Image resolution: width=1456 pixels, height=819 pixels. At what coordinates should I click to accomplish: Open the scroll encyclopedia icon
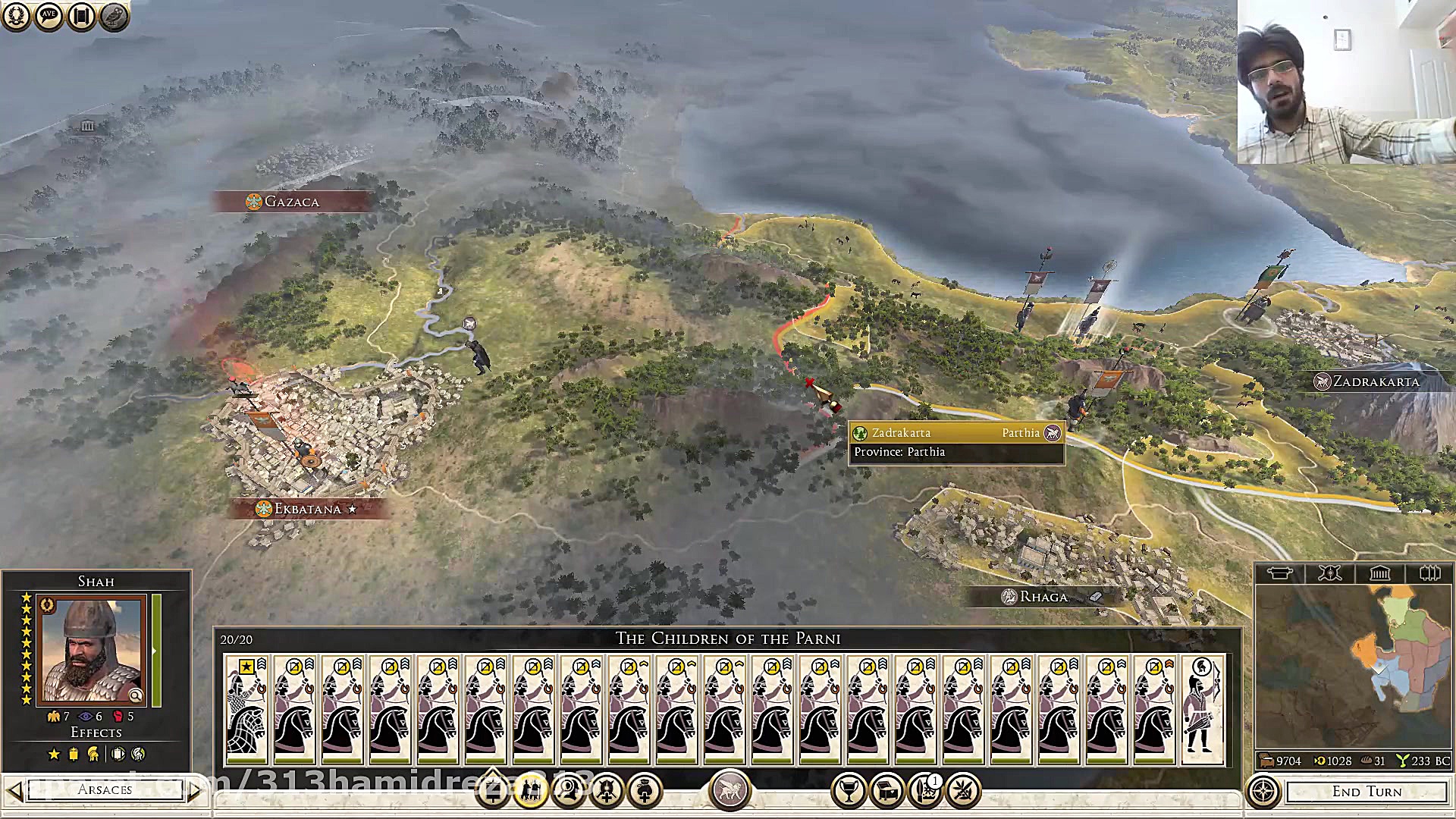[x=81, y=16]
